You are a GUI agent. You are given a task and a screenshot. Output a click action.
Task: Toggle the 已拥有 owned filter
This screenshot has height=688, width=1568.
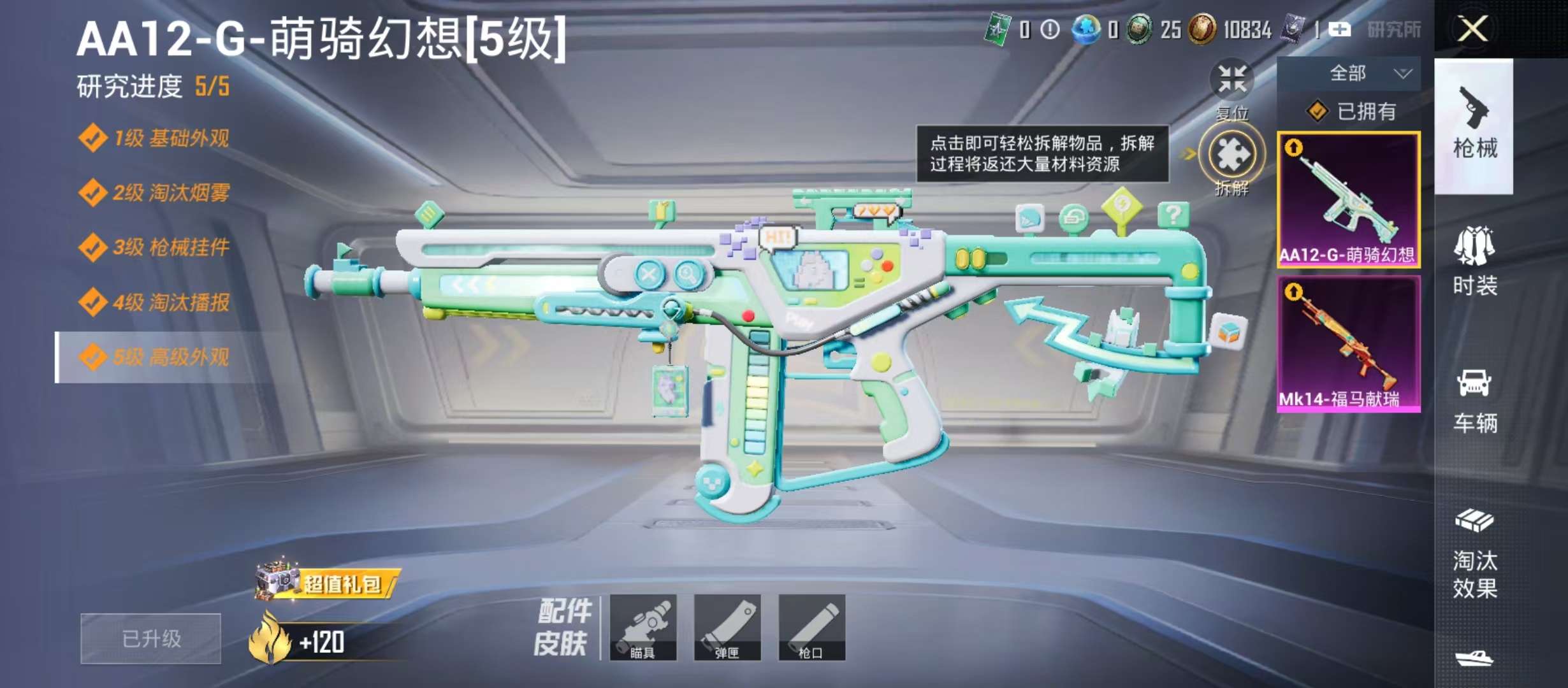pos(1351,112)
